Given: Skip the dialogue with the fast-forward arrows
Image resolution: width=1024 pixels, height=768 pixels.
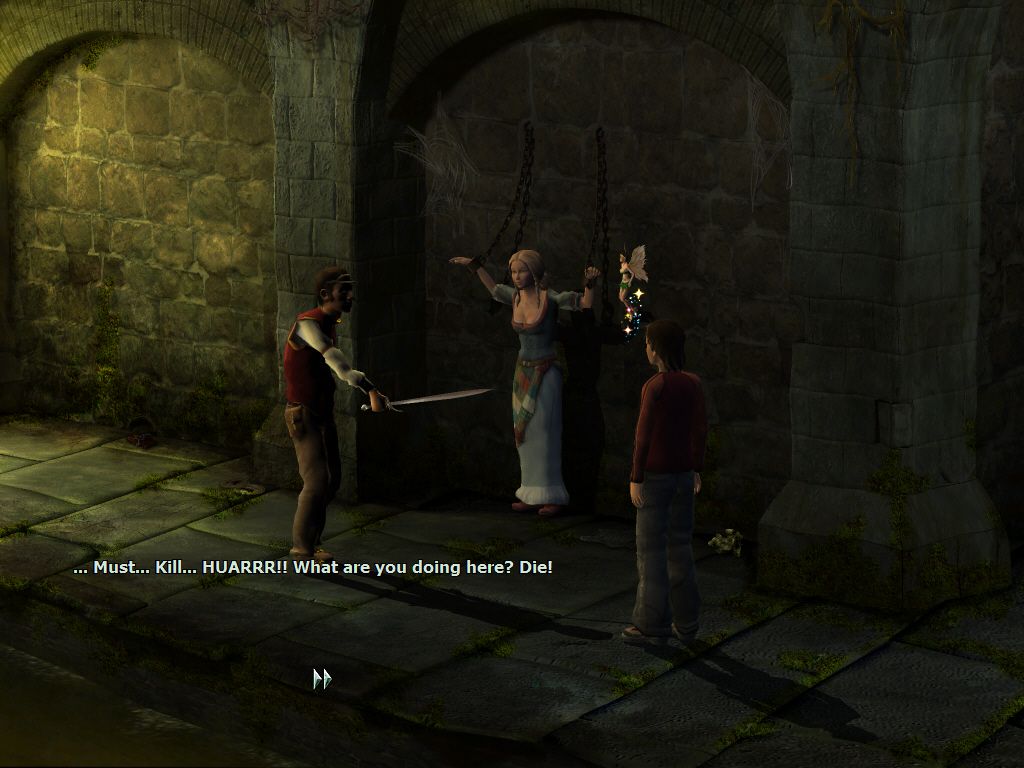Looking at the screenshot, I should [321, 679].
